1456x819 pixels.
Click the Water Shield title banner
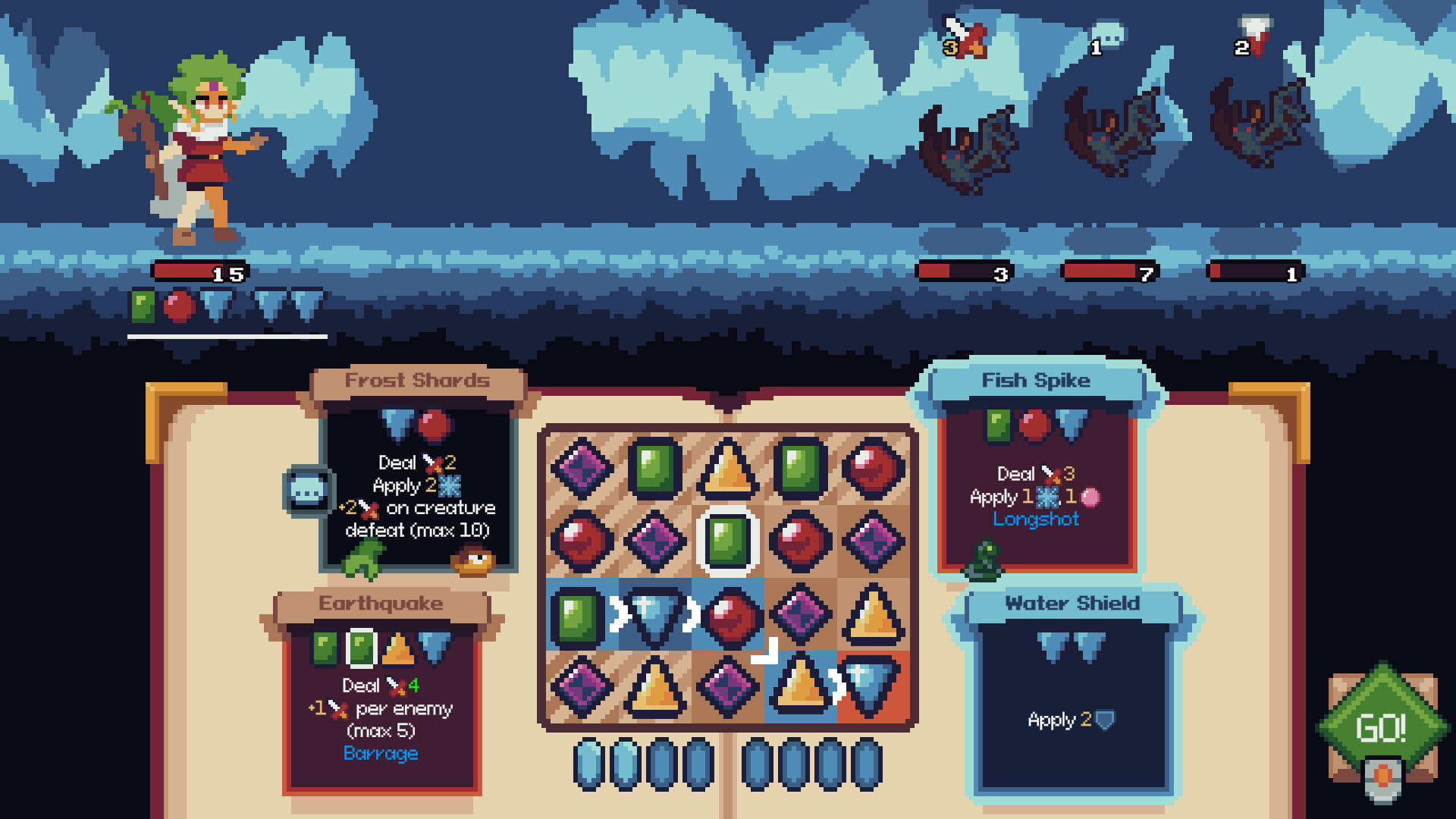click(1071, 604)
